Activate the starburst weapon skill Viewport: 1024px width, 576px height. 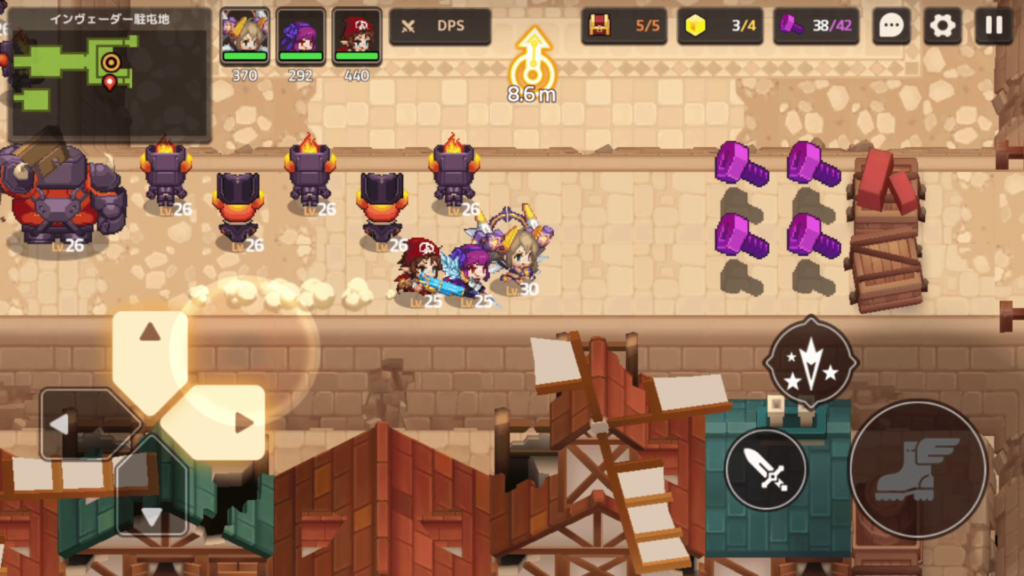810,362
